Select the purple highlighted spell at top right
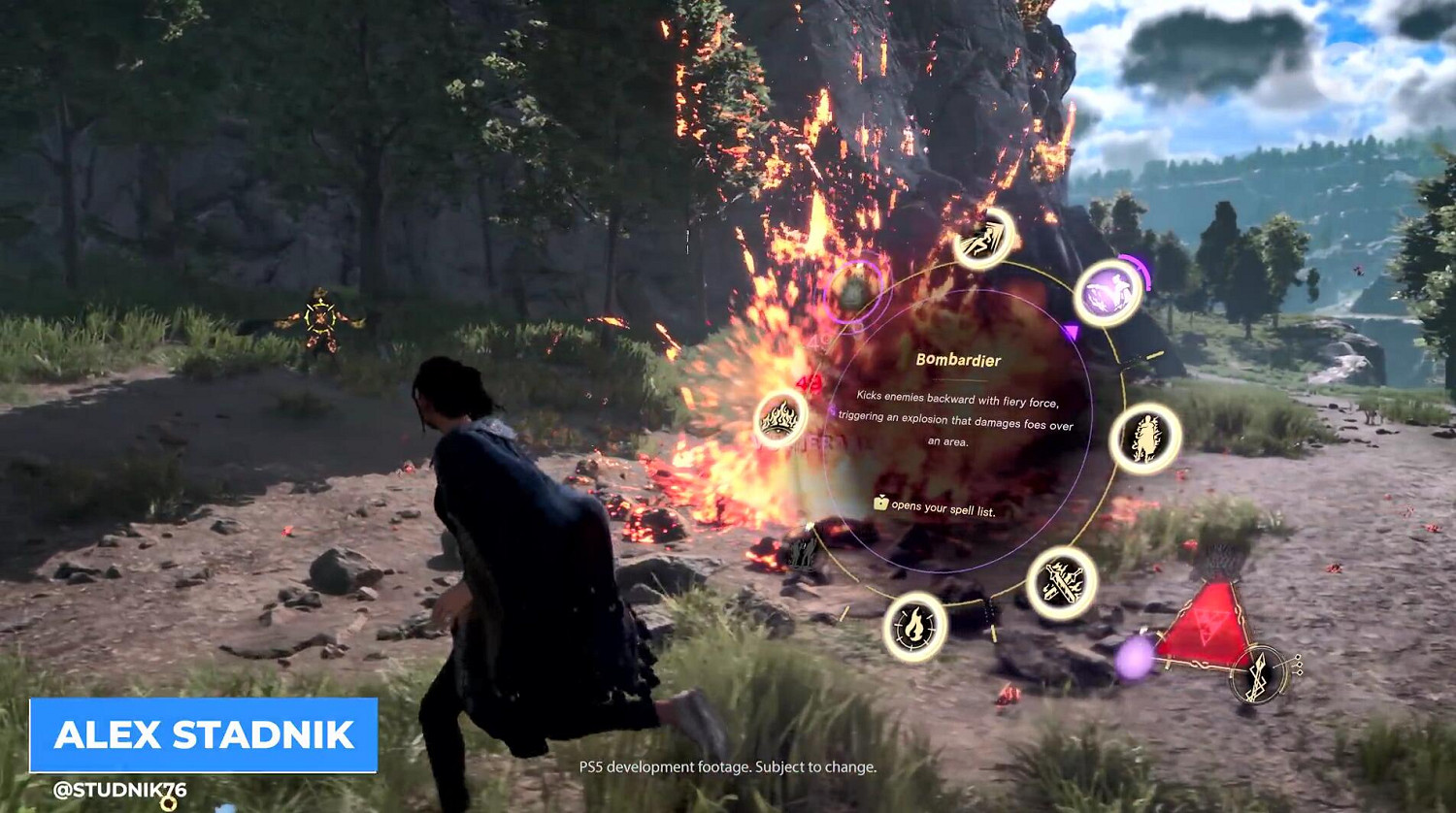 pos(1107,291)
